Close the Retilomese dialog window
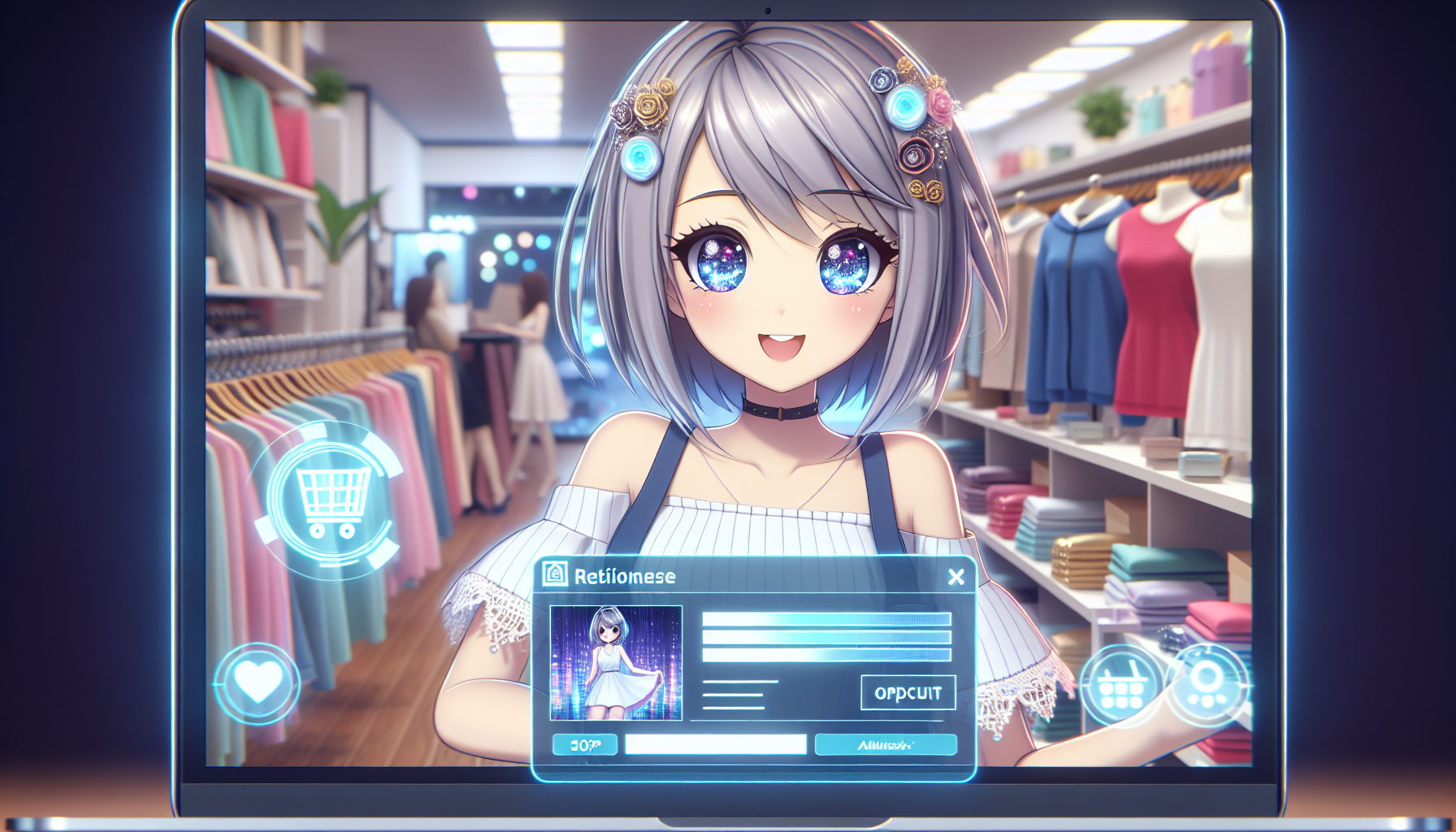 coord(956,577)
